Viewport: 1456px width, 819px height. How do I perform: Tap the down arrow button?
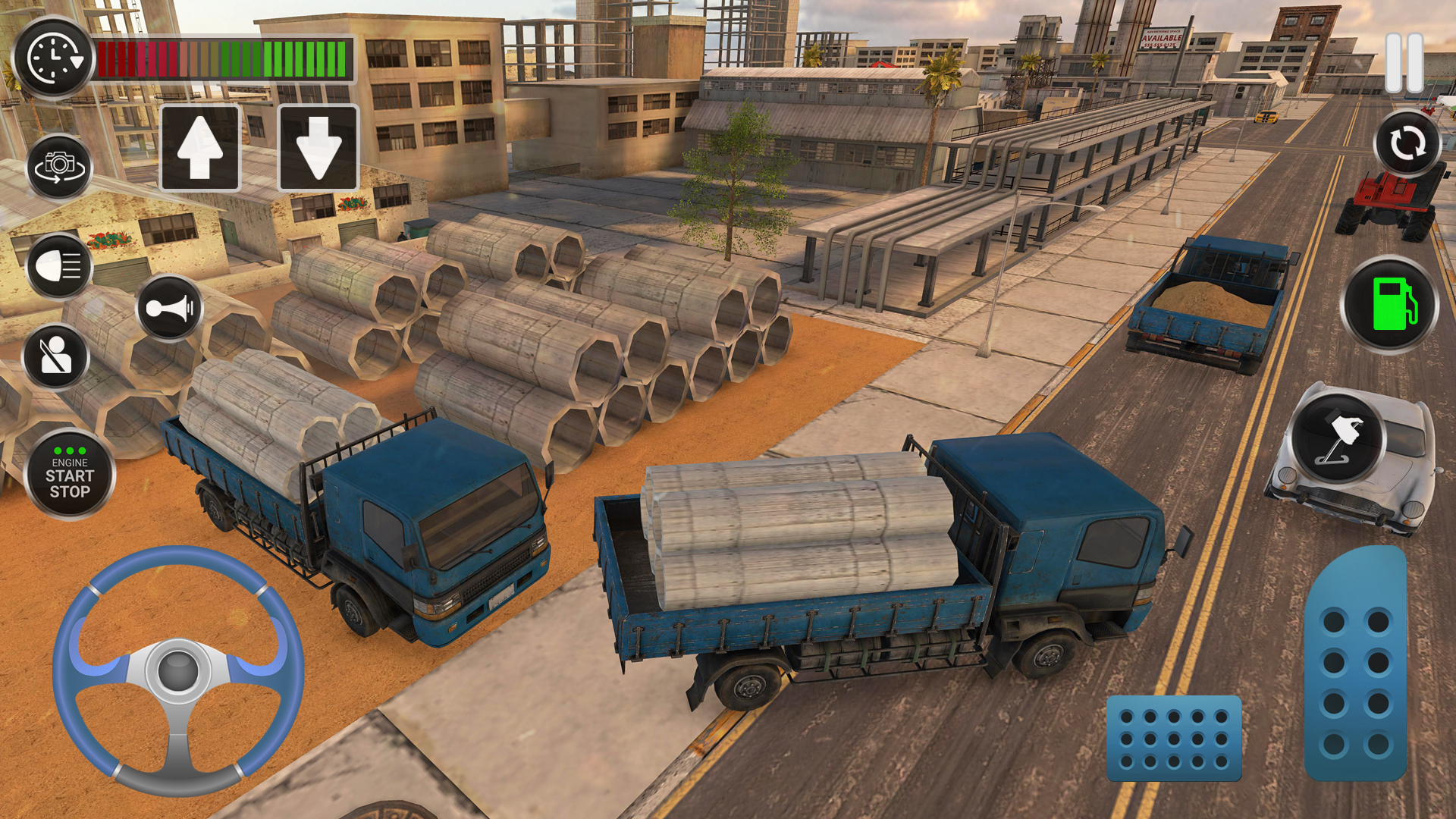[x=318, y=148]
